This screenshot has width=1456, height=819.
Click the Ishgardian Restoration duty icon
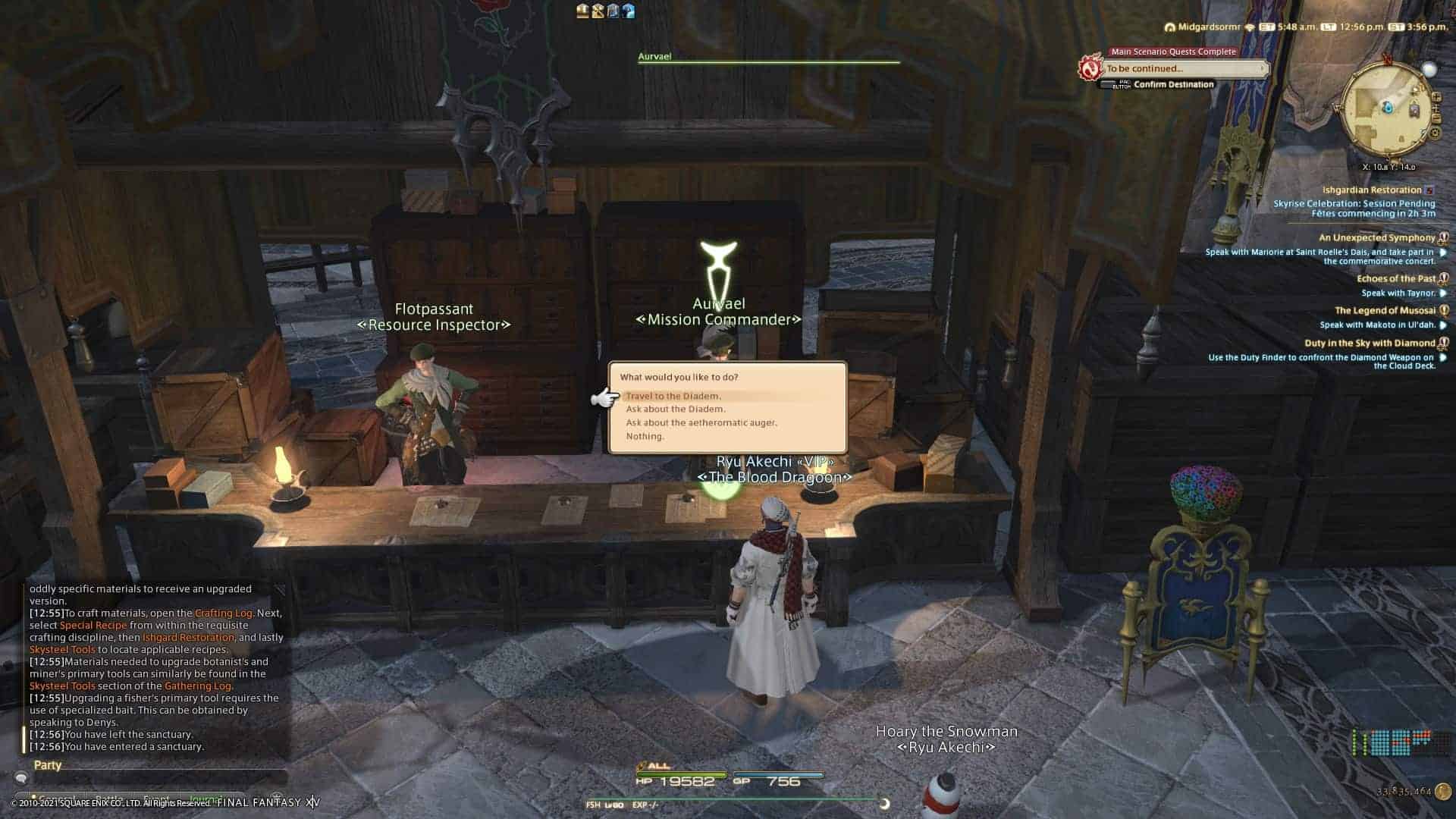click(x=1428, y=190)
